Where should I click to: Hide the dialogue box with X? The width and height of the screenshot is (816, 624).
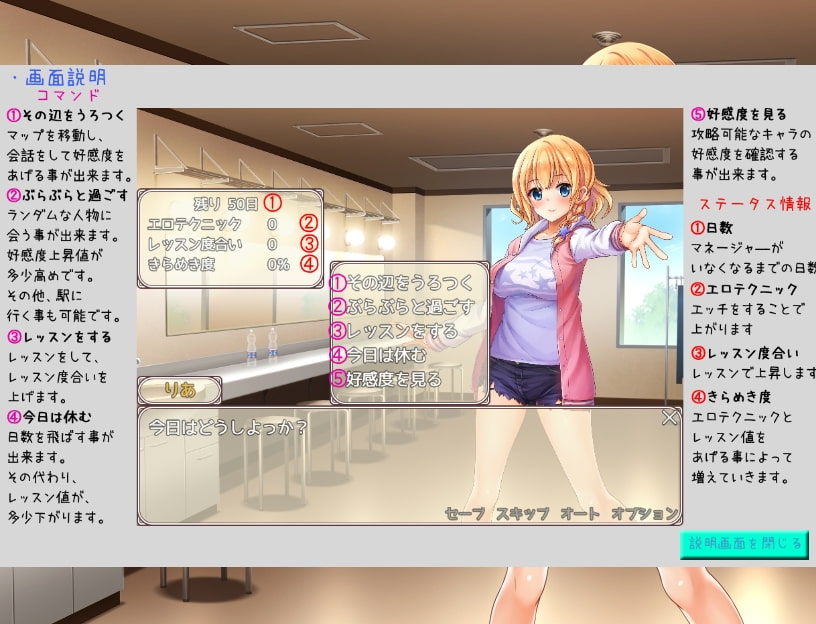point(669,418)
